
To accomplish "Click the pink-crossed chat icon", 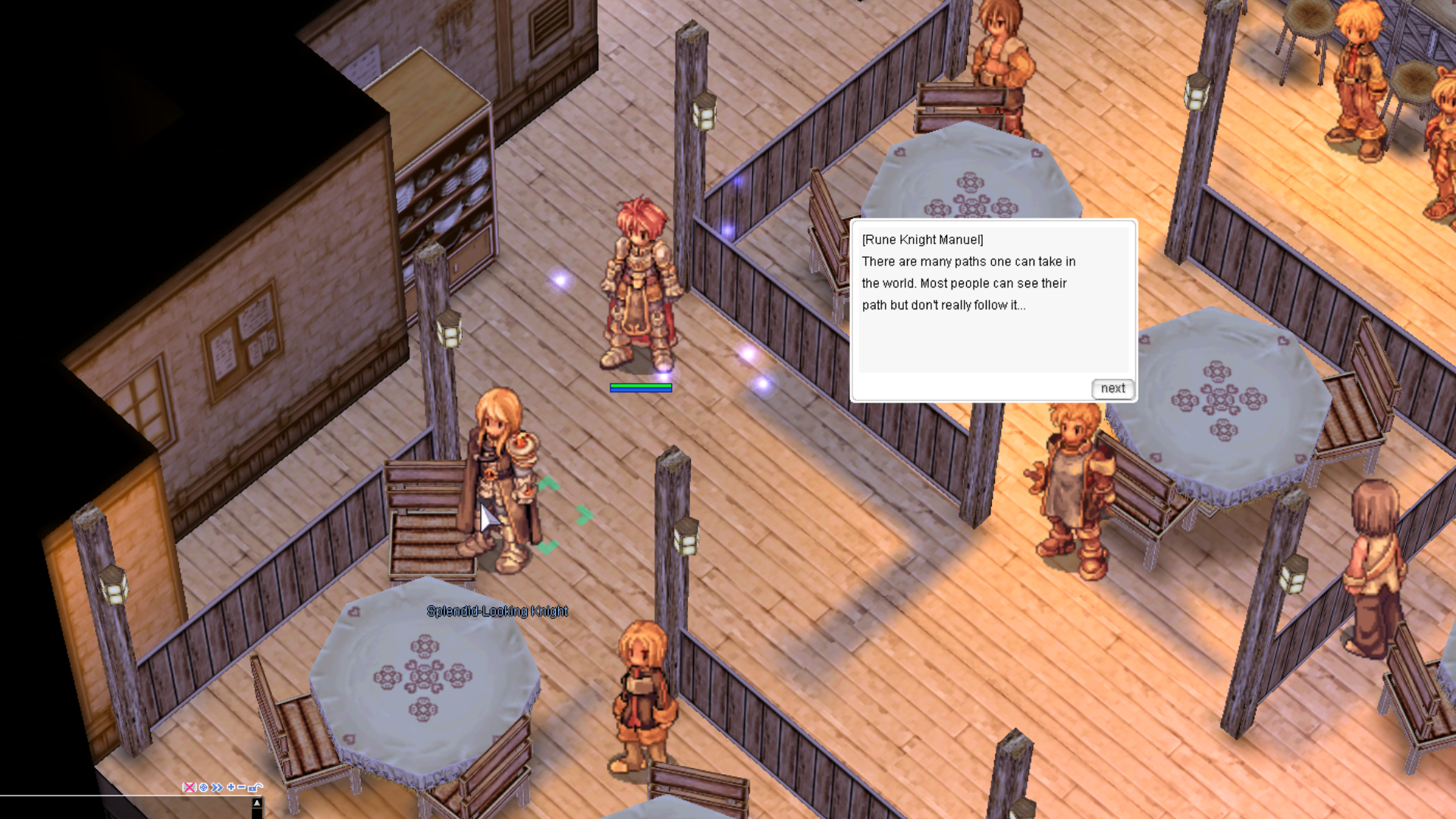I will pyautogui.click(x=189, y=787).
